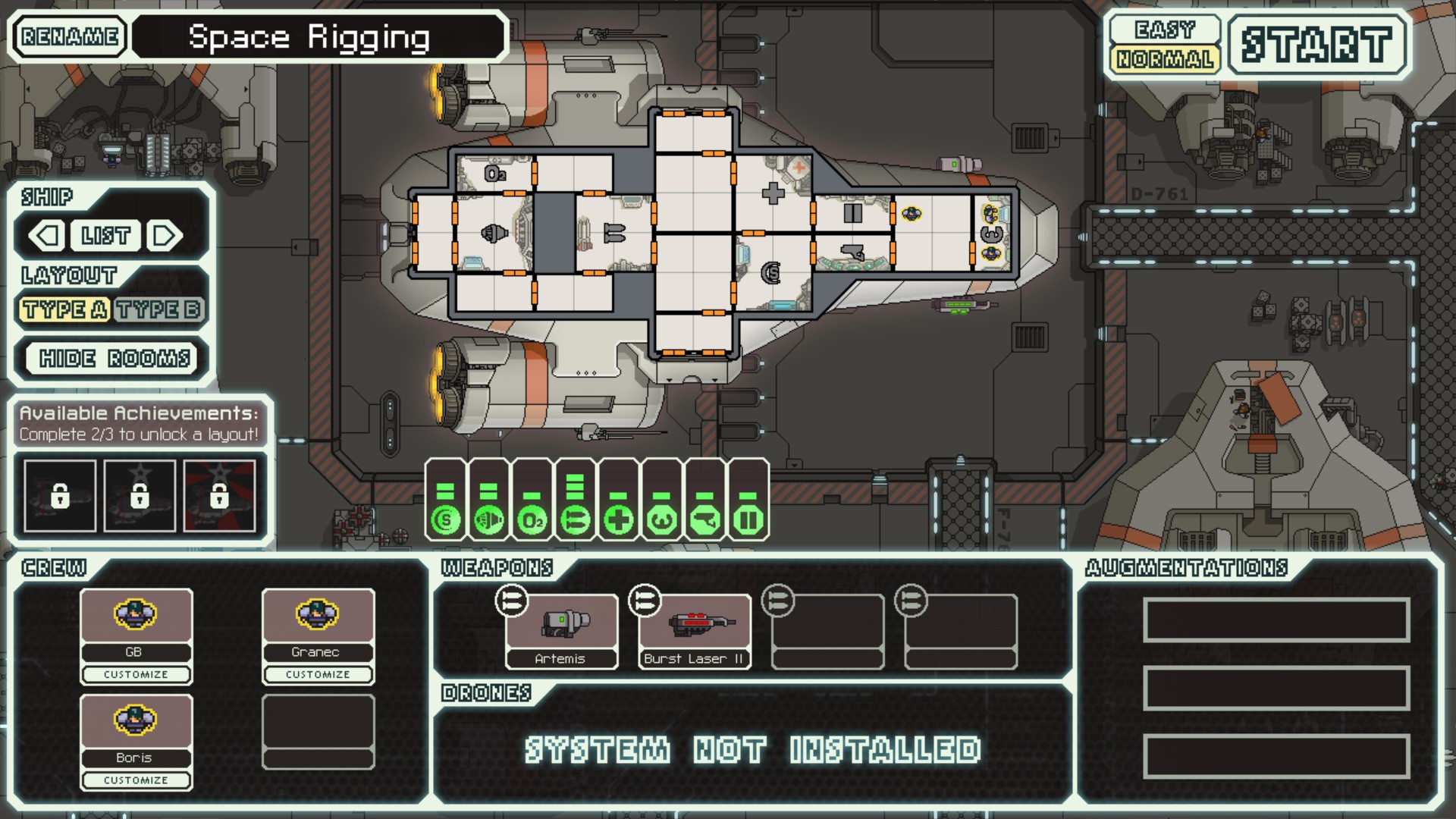1456x819 pixels.
Task: Switch to Type A layout
Action: tap(64, 309)
